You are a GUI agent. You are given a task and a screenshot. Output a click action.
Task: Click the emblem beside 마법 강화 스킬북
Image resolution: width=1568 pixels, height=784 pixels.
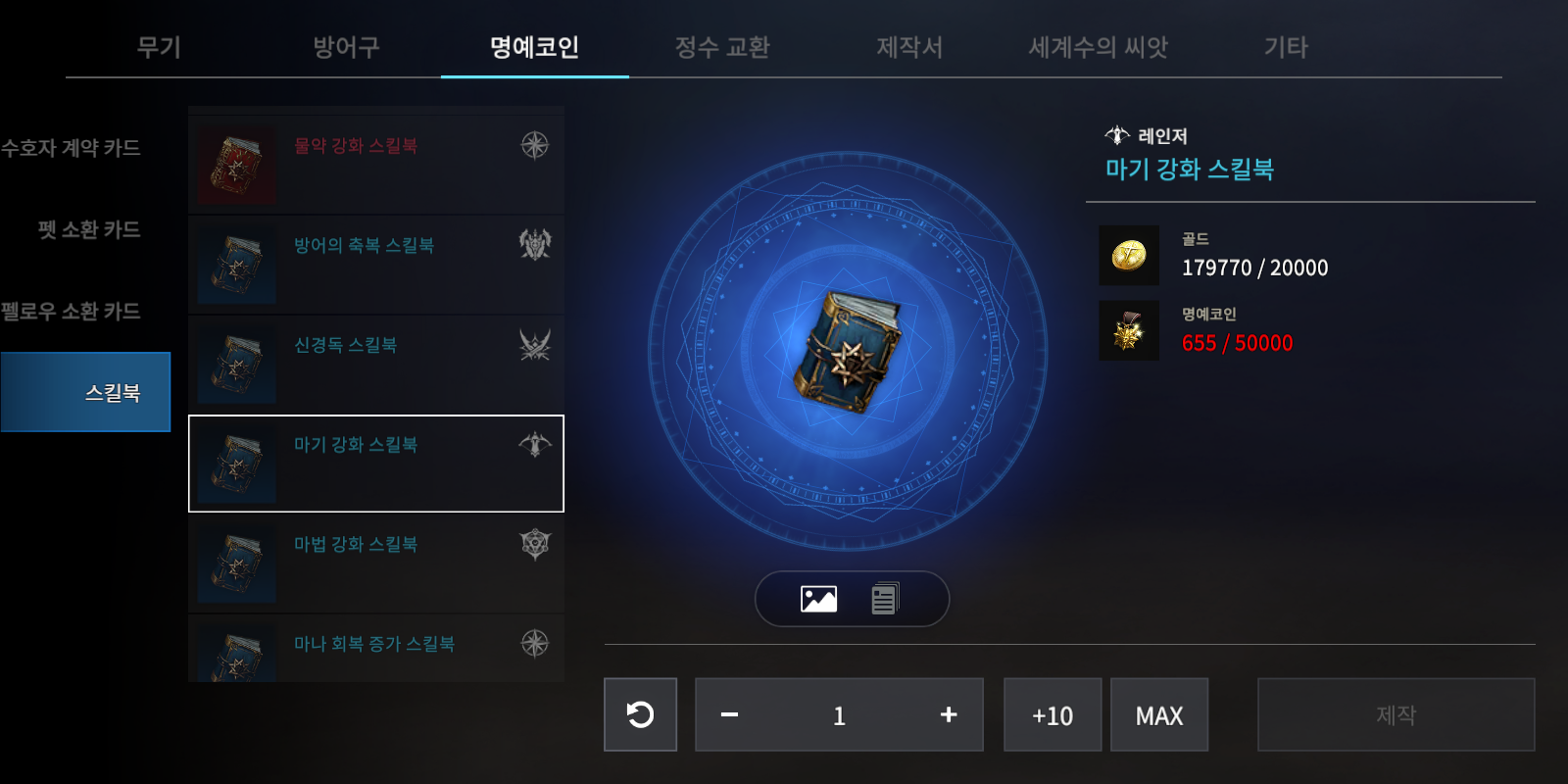click(x=534, y=543)
